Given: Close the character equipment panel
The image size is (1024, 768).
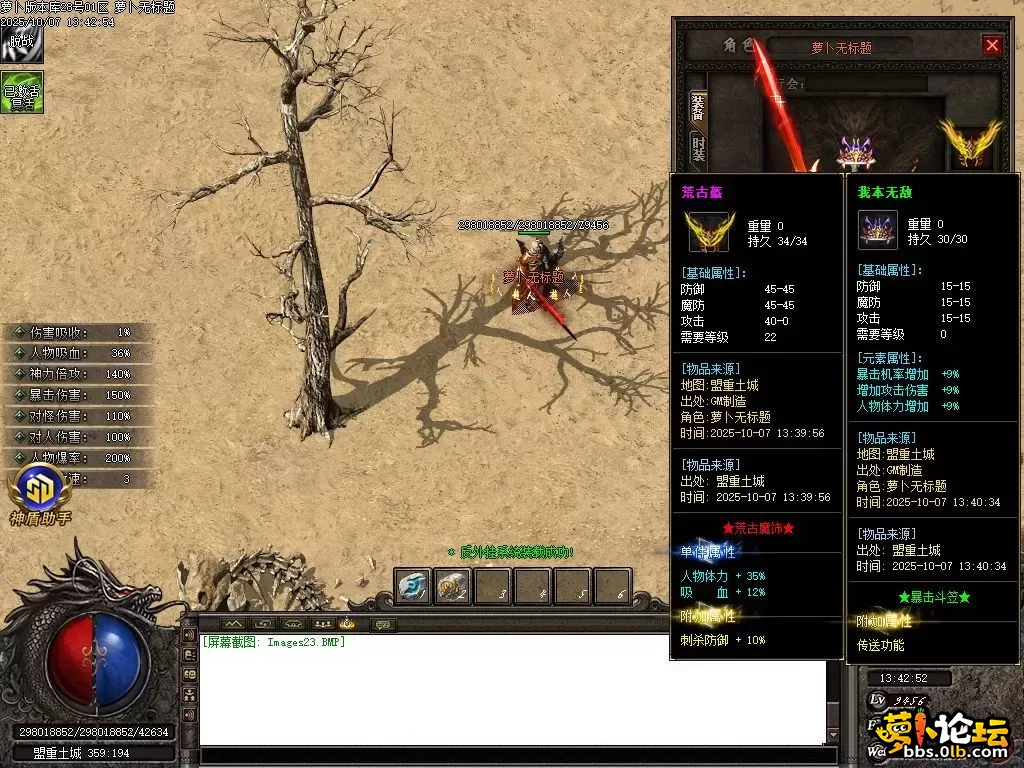Looking at the screenshot, I should (x=992, y=45).
